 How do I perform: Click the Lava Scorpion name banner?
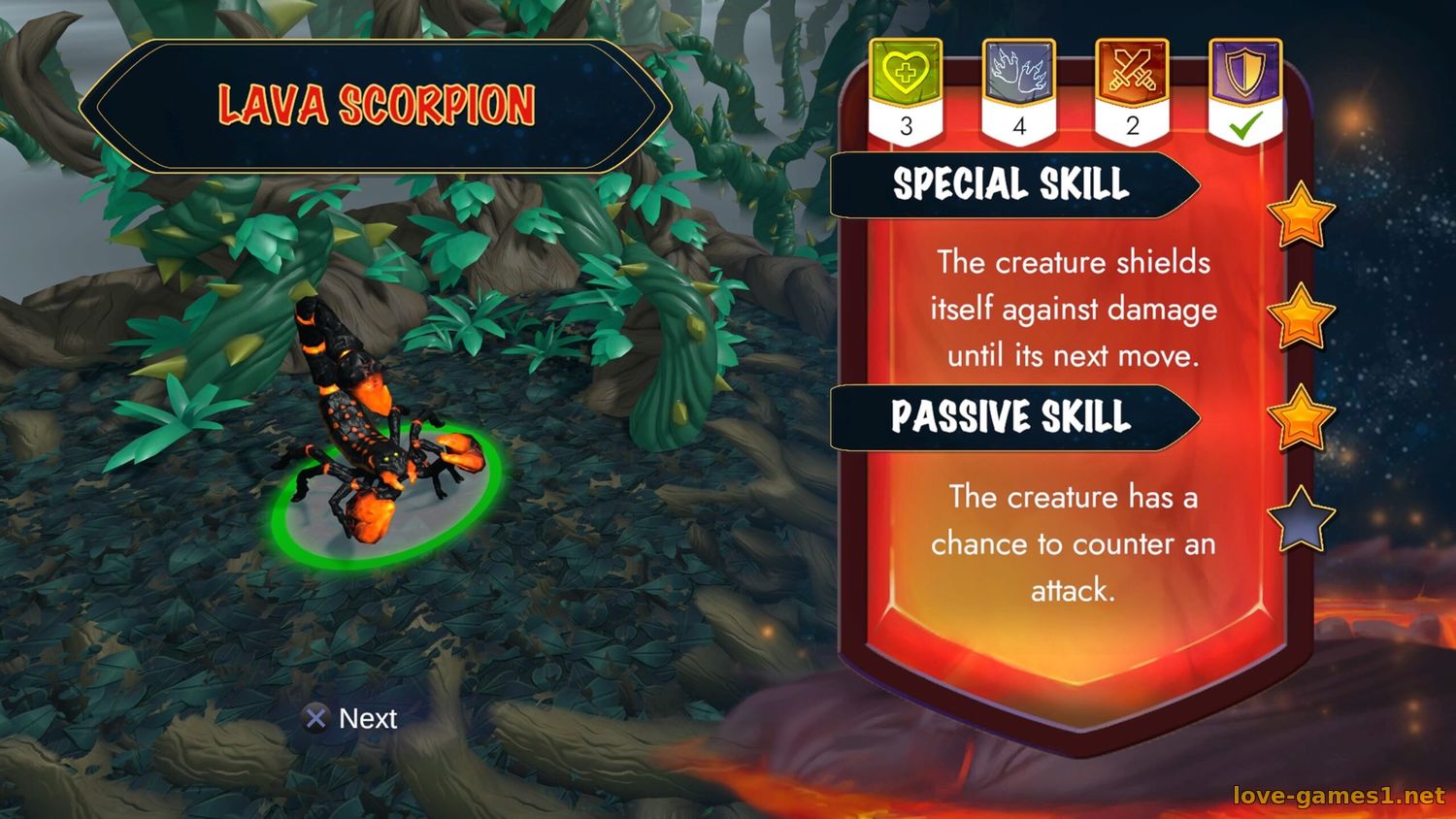pos(376,105)
